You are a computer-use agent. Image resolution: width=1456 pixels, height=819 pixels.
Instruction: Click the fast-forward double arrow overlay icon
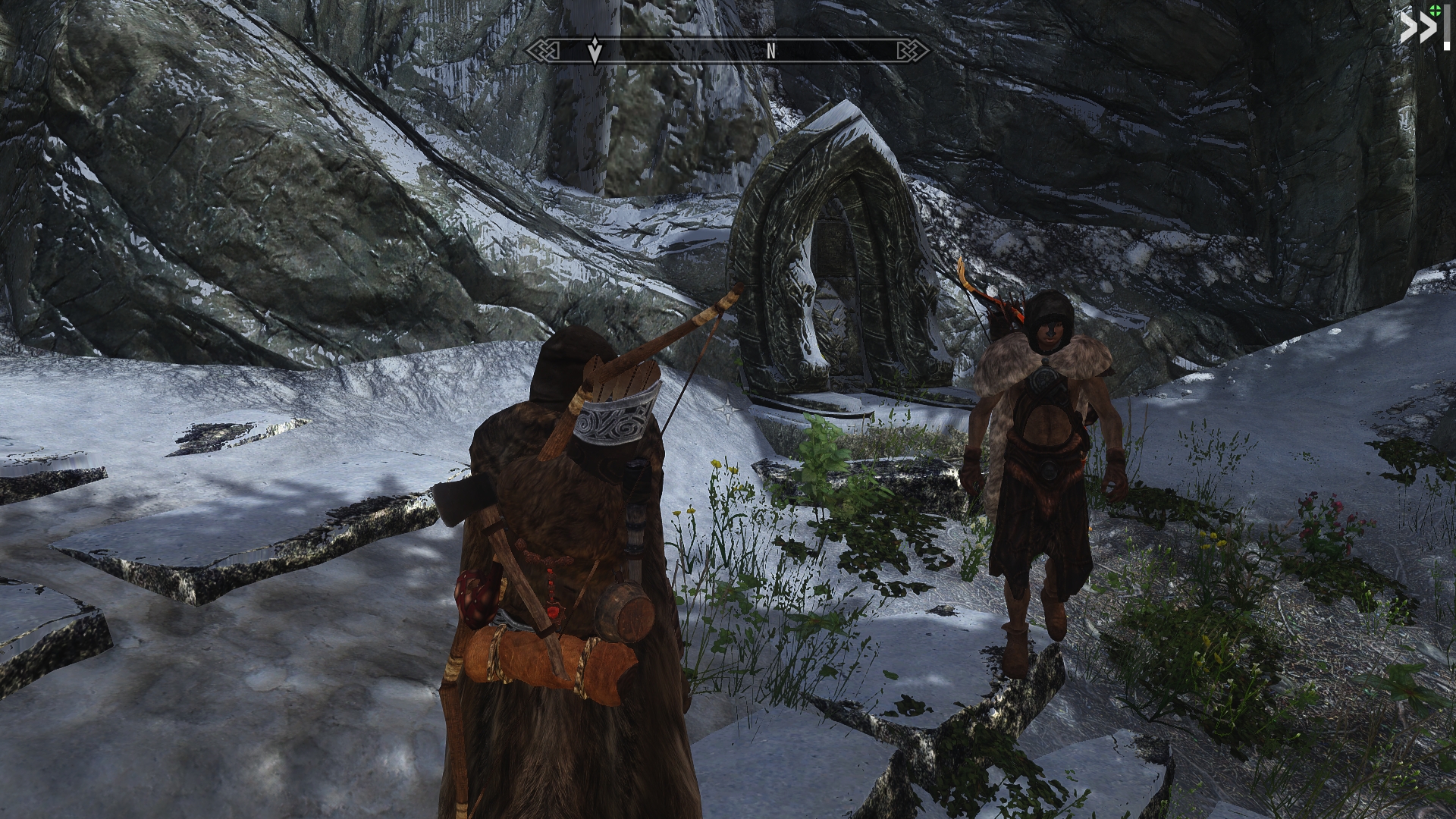click(1417, 30)
